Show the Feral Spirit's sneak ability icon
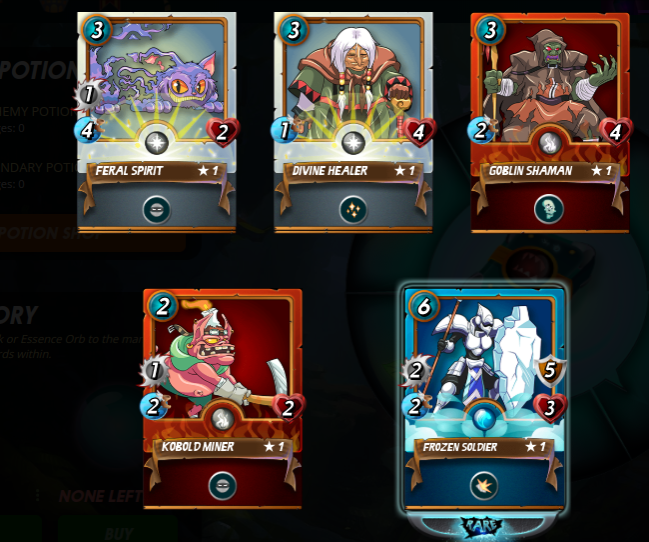Screen dimensions: 649x542 tap(156, 209)
